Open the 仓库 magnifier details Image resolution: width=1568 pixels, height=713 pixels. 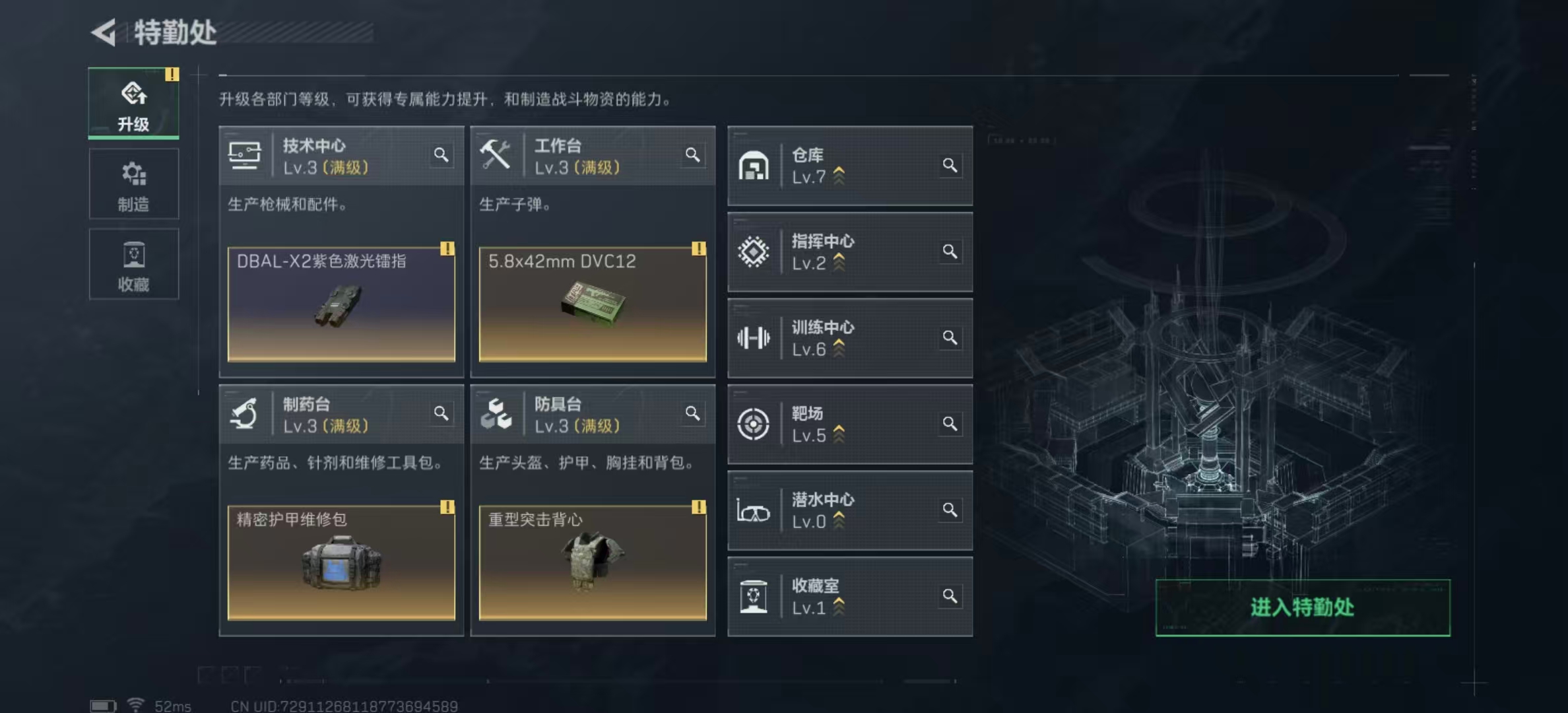coord(950,166)
